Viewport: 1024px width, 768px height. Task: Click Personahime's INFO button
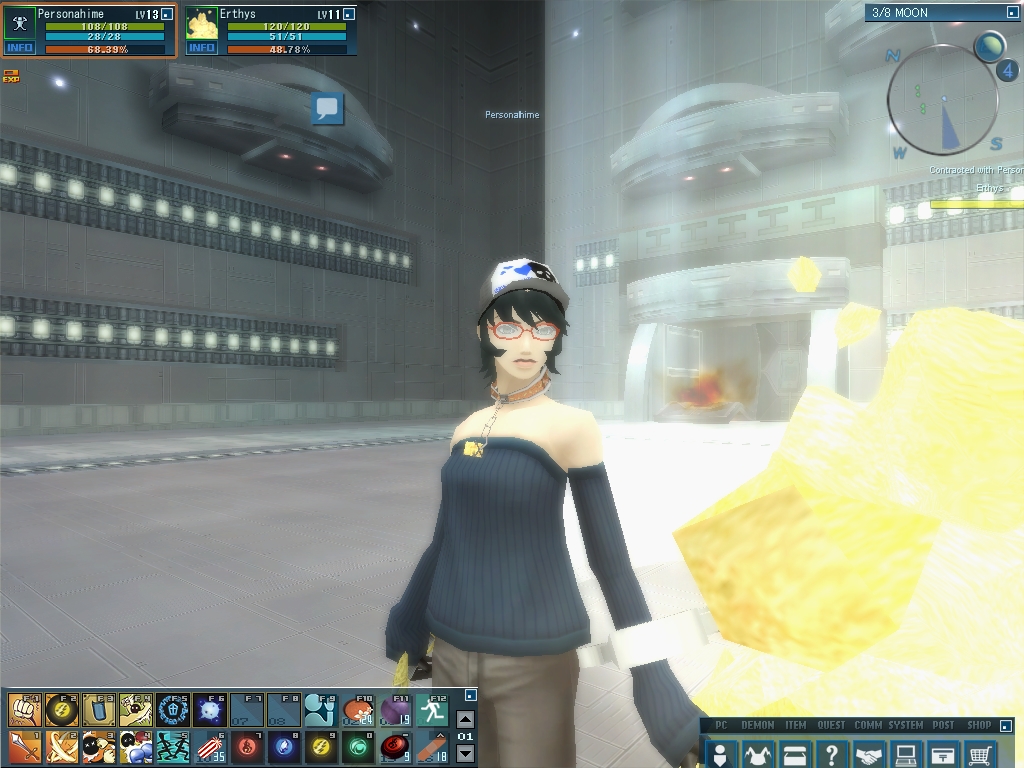20,48
